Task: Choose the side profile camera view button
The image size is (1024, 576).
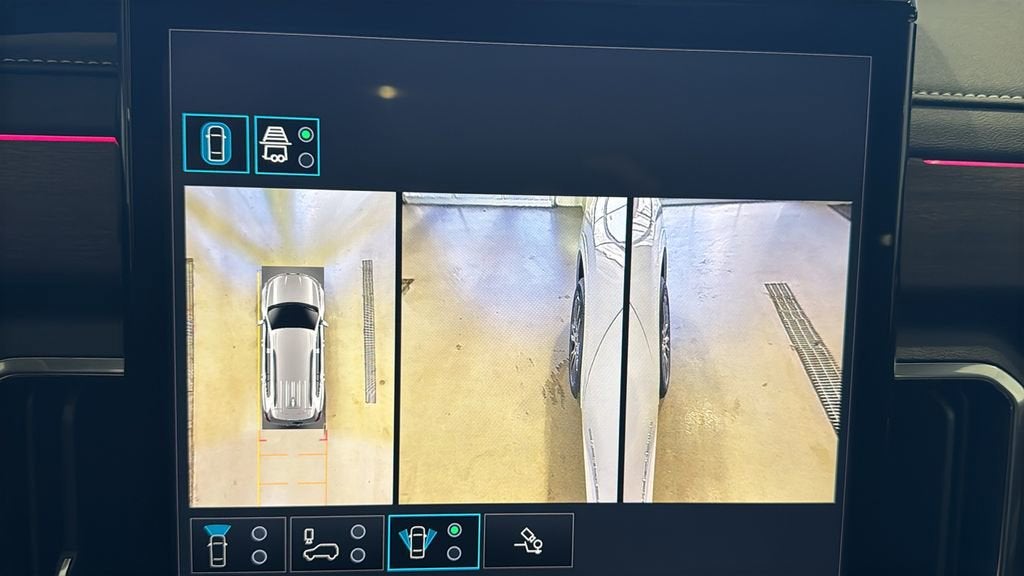Action: point(336,544)
